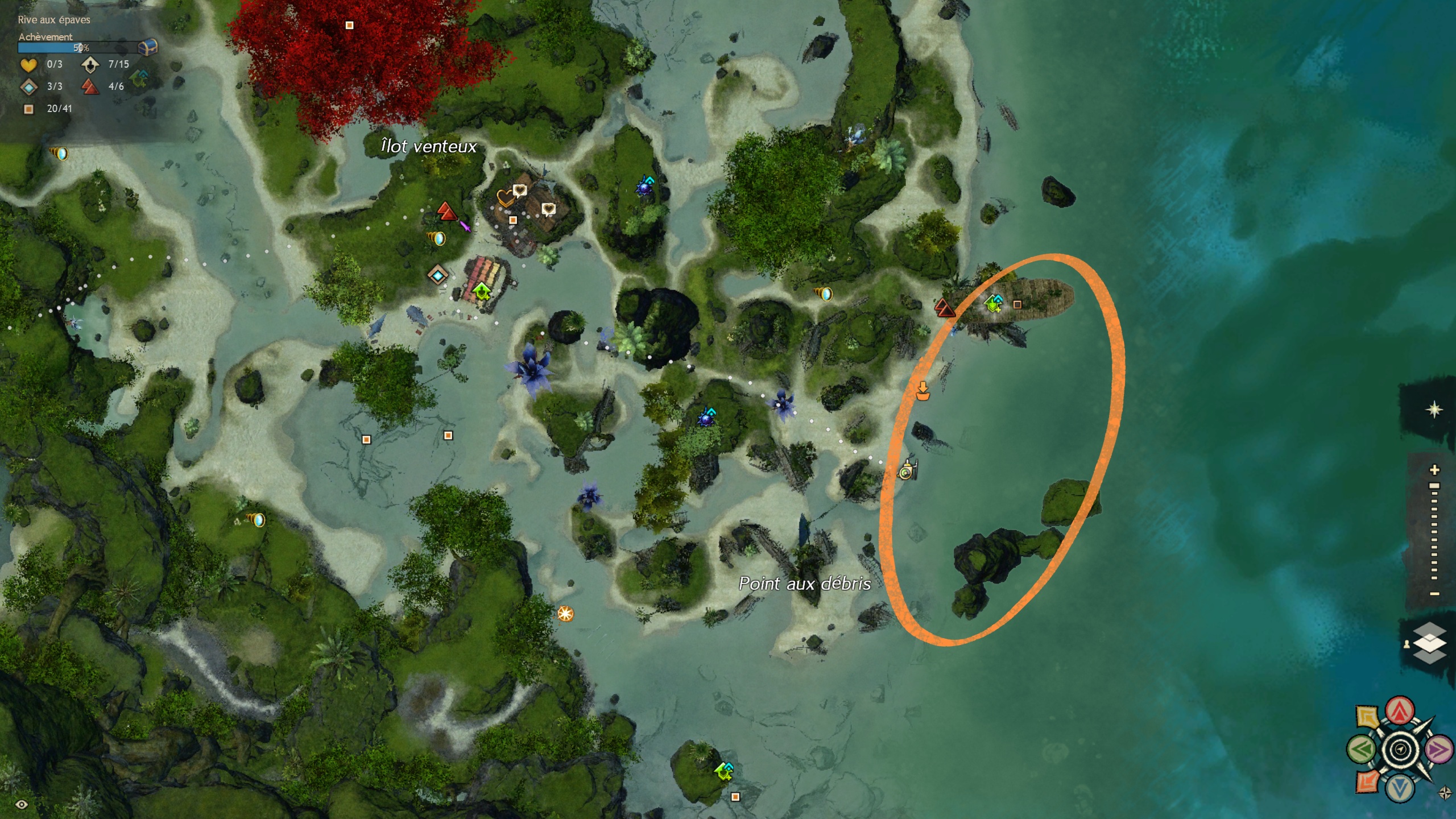Click the orange starburst event marker

click(x=565, y=614)
